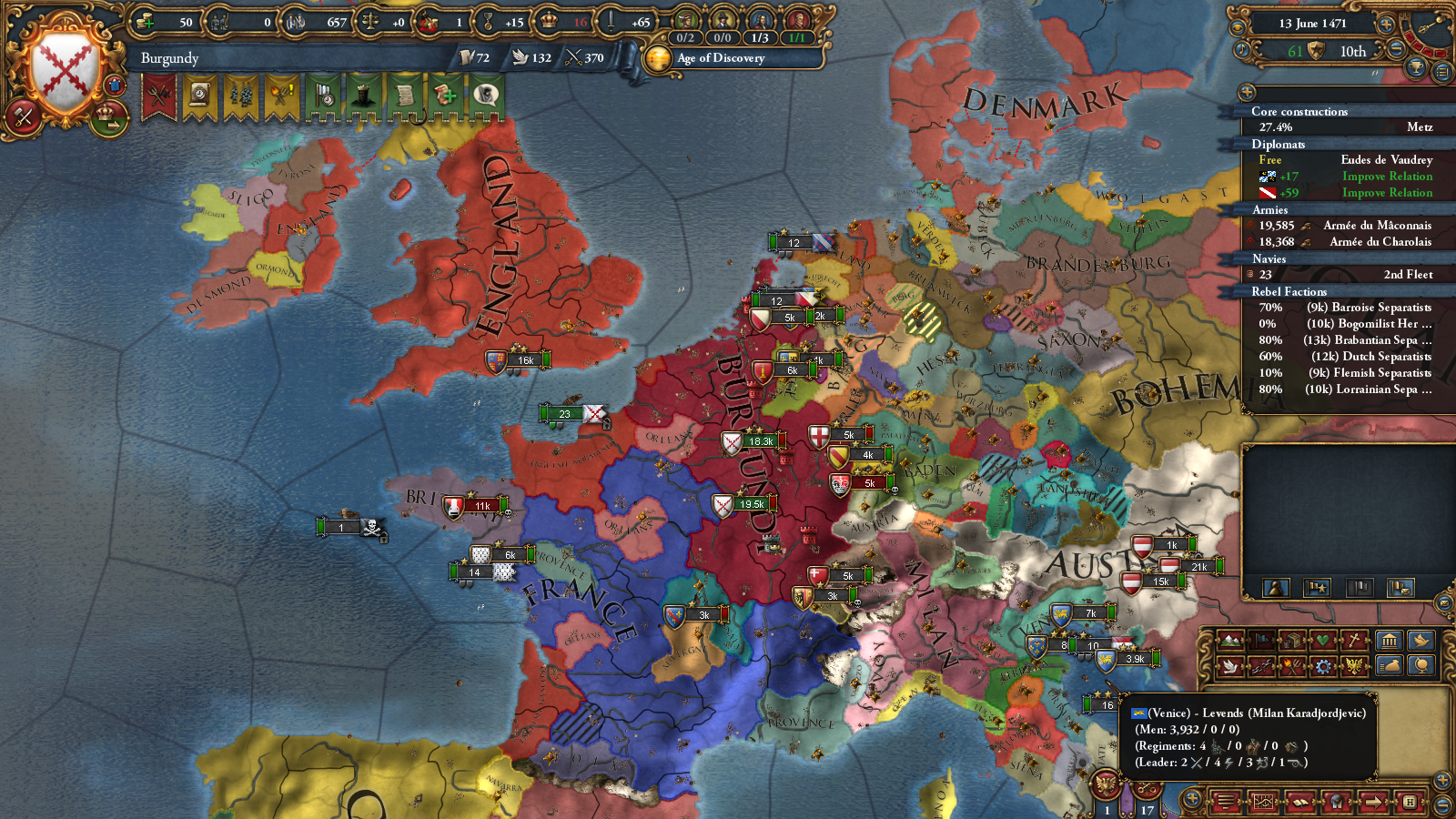
Task: Select the religious mapmode cross icon
Action: pyautogui.click(x=1353, y=640)
